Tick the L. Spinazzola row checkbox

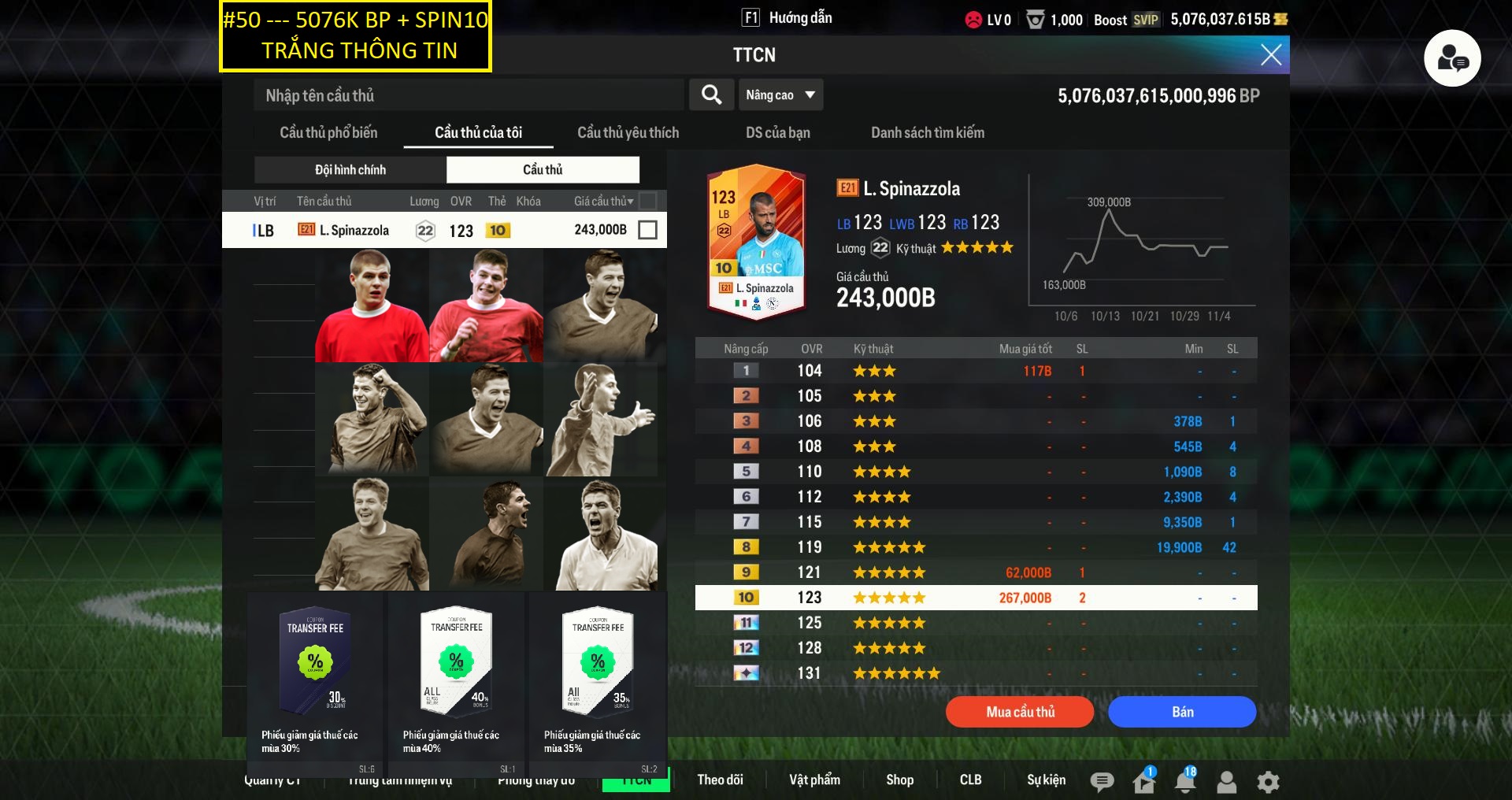(647, 230)
